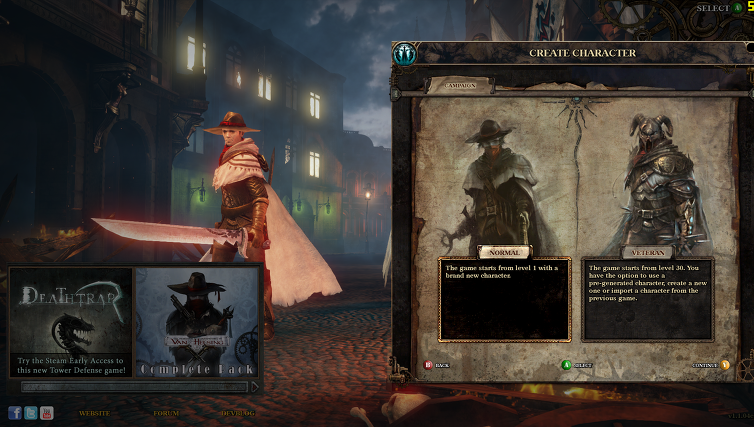Open the Devblog link
Image resolution: width=754 pixels, height=427 pixels.
coord(236,413)
